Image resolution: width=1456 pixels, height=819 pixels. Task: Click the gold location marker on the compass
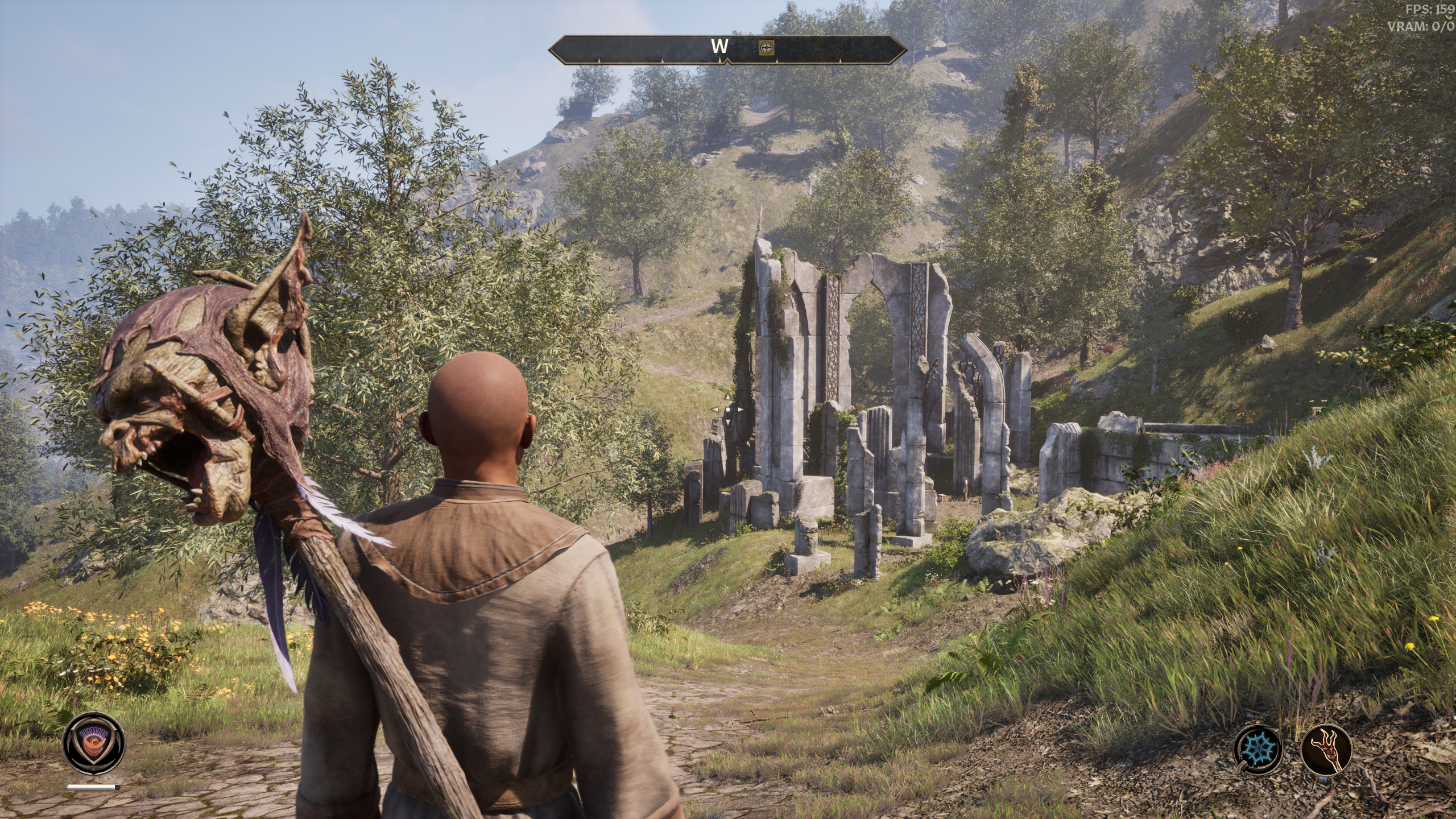[767, 48]
